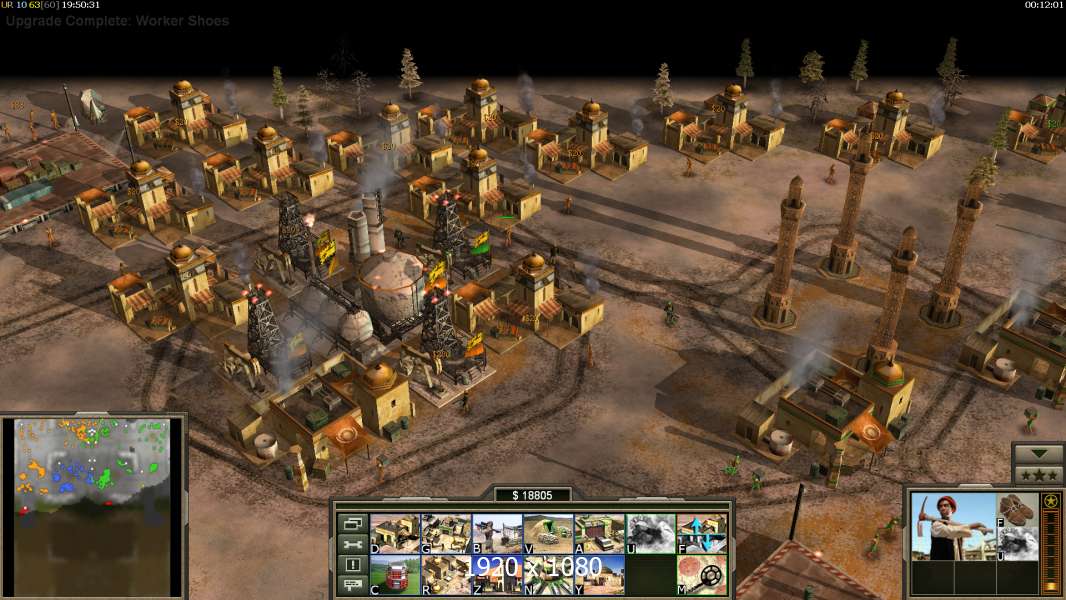This screenshot has width=1066, height=600.
Task: Choose the garage building icon labeled A
Action: 599,534
